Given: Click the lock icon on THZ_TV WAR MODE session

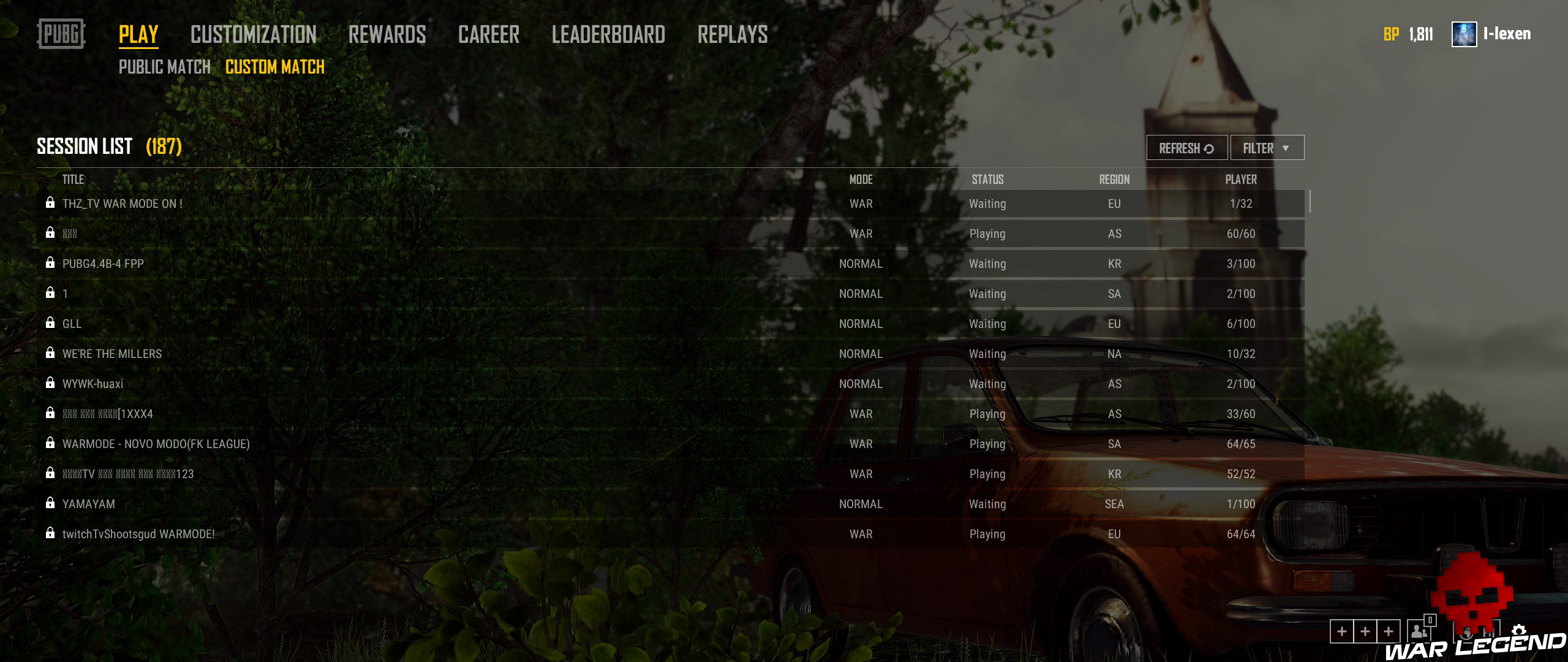Looking at the screenshot, I should [50, 204].
